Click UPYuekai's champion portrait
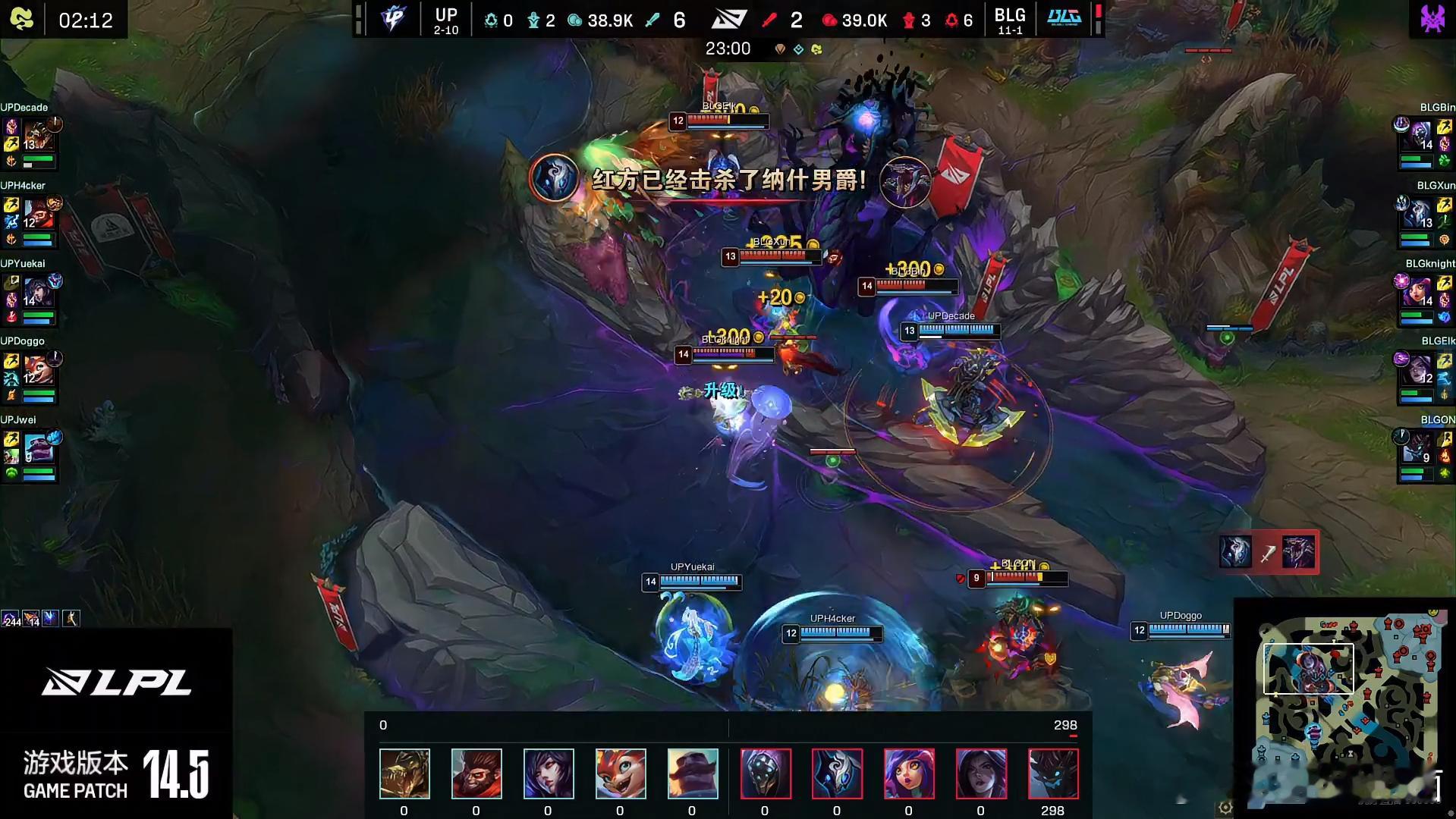Image resolution: width=1456 pixels, height=819 pixels. [x=36, y=293]
